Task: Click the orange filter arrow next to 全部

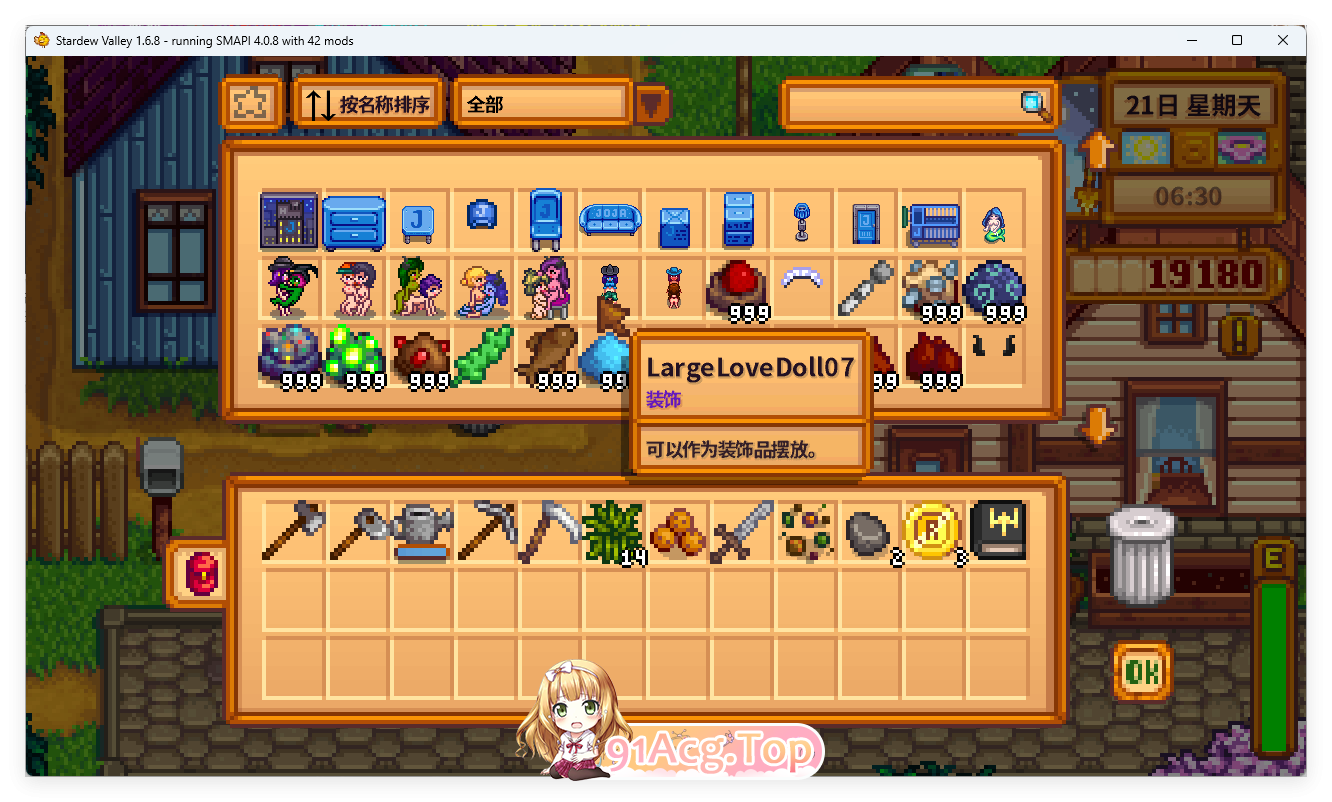Action: pos(651,103)
